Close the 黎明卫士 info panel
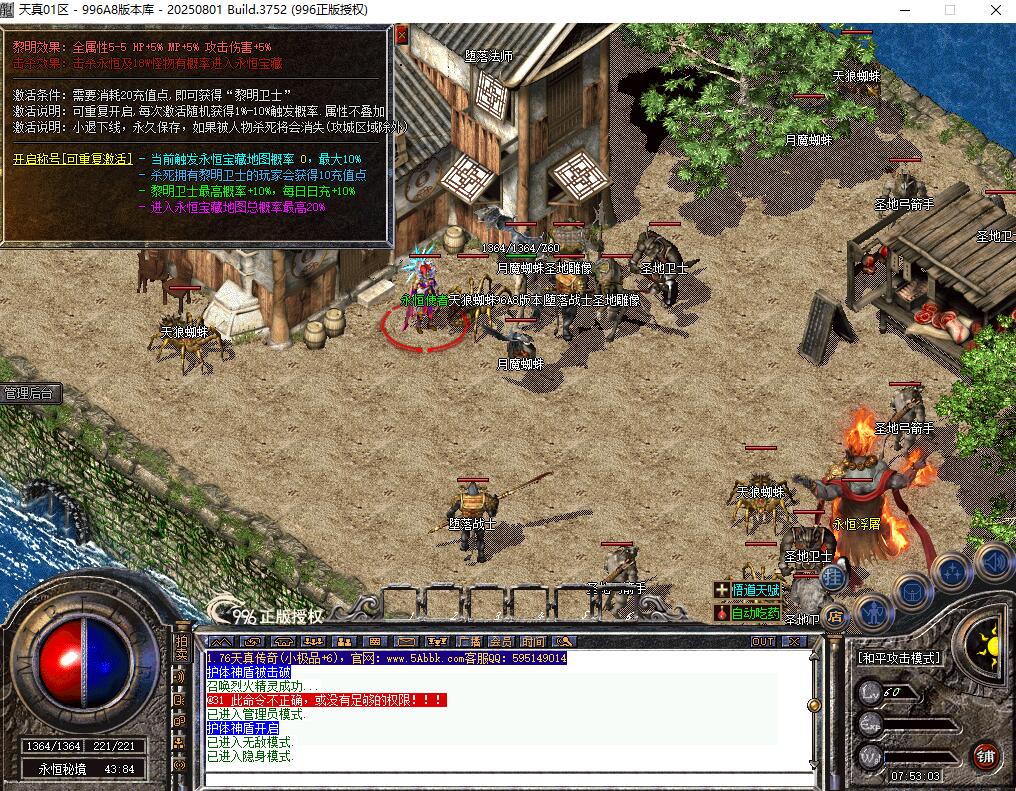 [x=402, y=35]
